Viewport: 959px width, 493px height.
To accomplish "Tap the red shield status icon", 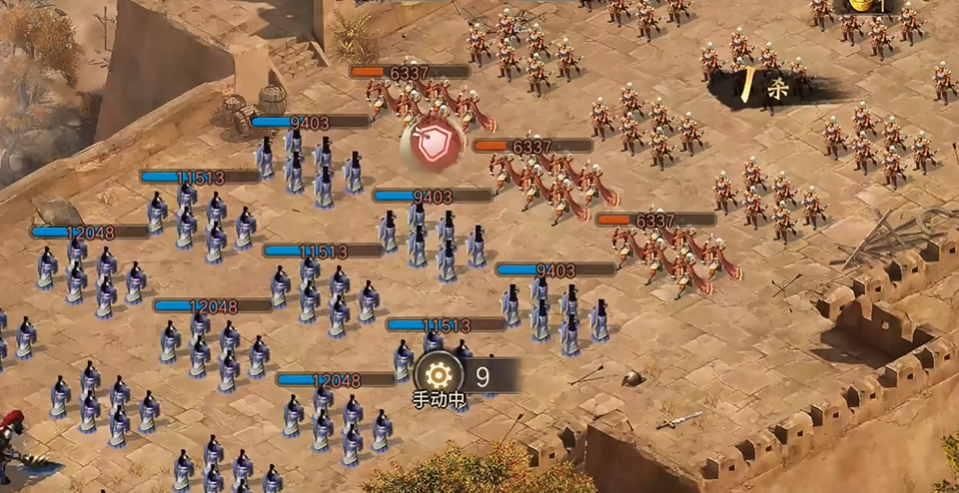I will coord(434,145).
